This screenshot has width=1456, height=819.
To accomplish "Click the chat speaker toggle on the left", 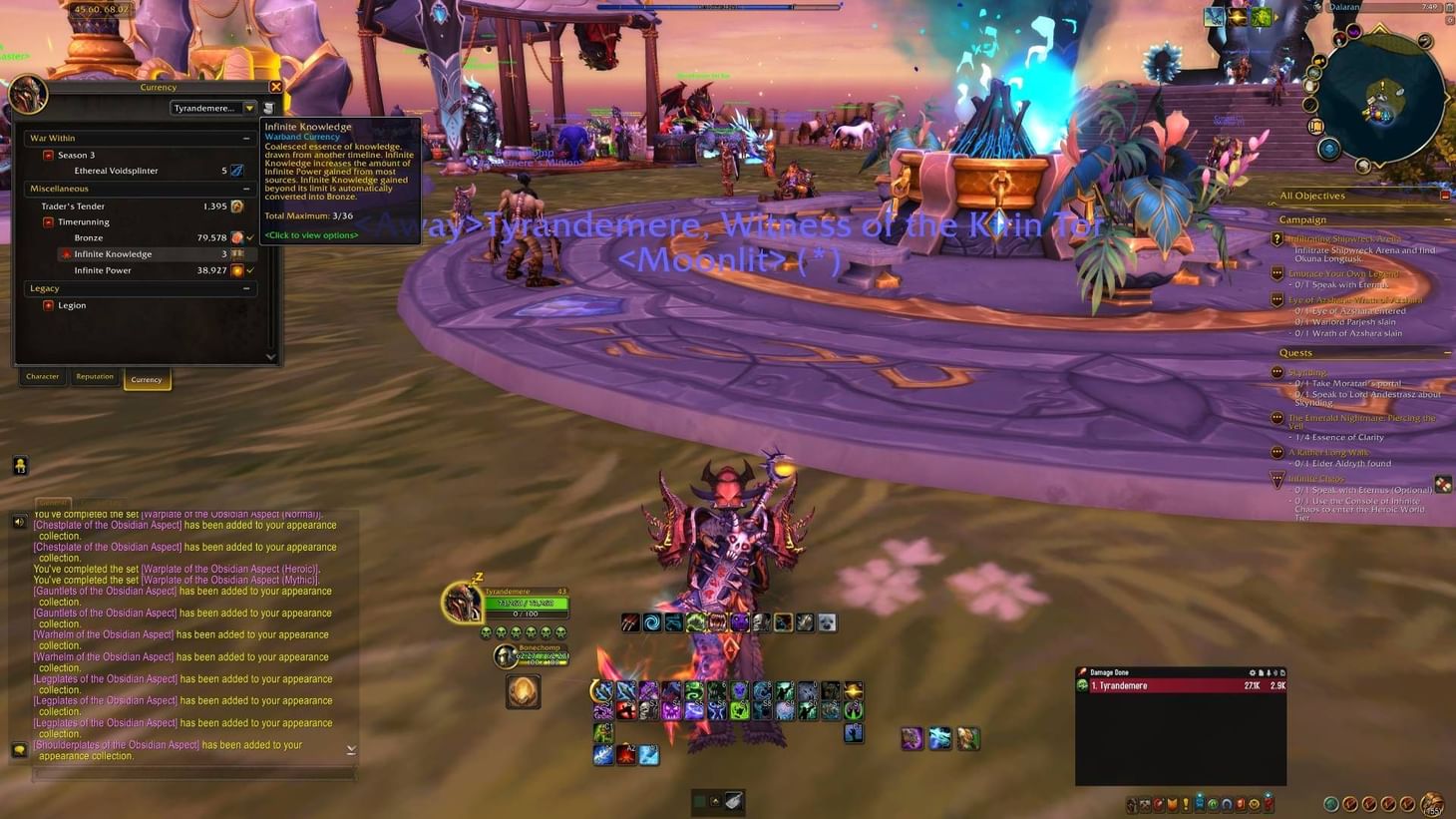I will tap(19, 521).
